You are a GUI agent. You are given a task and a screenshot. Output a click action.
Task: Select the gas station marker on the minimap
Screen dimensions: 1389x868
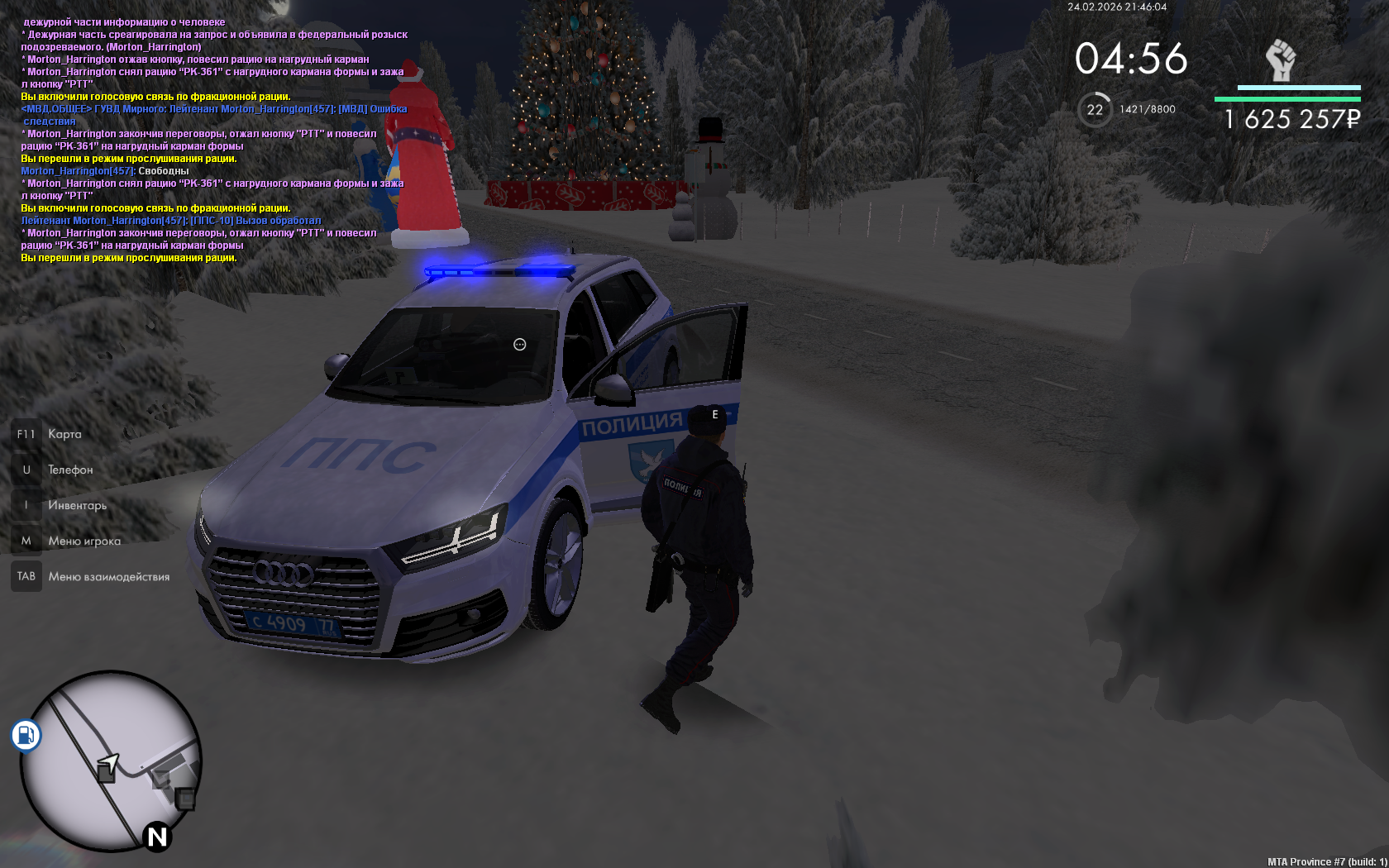pyautogui.click(x=26, y=735)
